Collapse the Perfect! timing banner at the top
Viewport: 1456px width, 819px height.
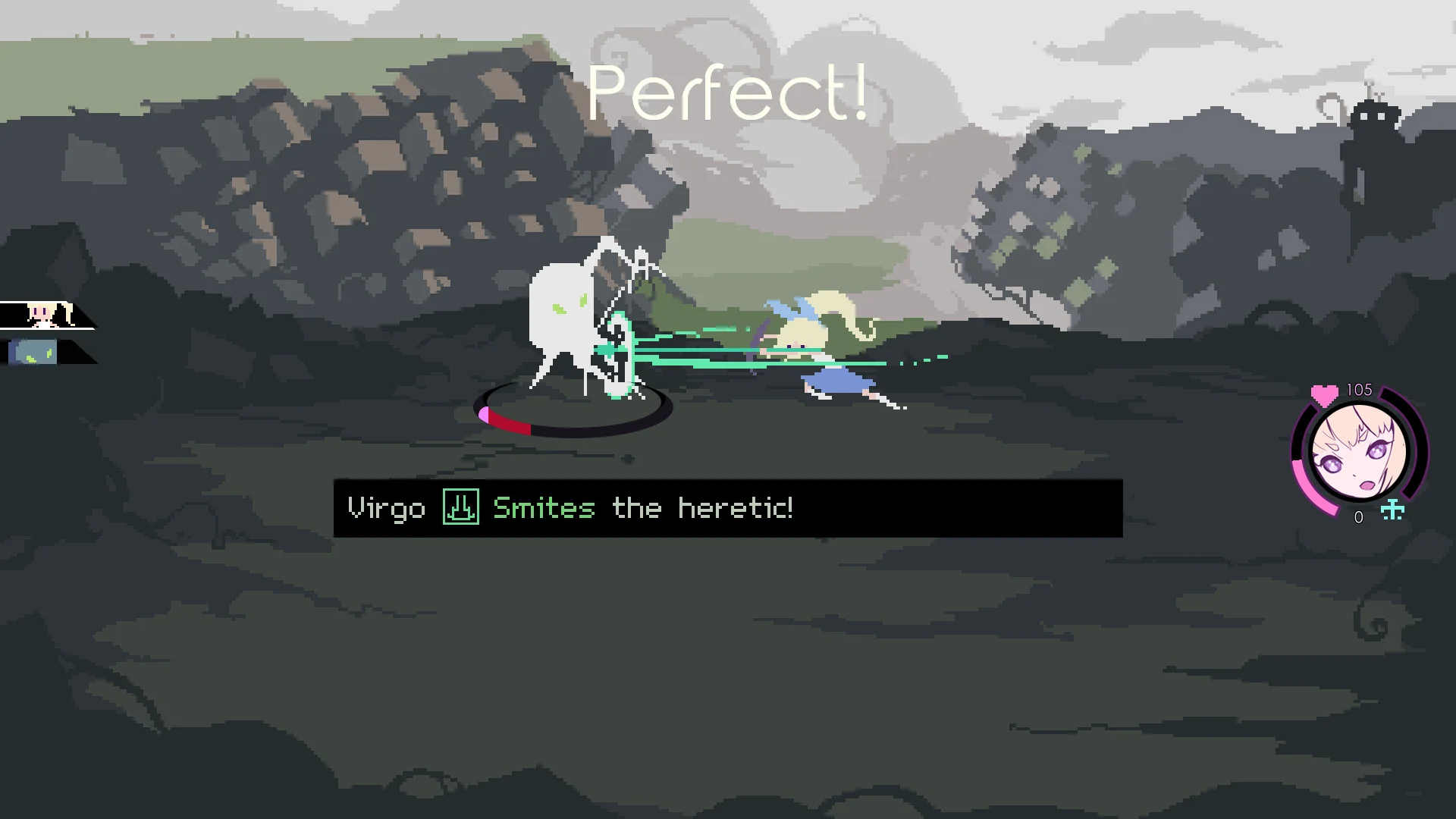click(730, 93)
